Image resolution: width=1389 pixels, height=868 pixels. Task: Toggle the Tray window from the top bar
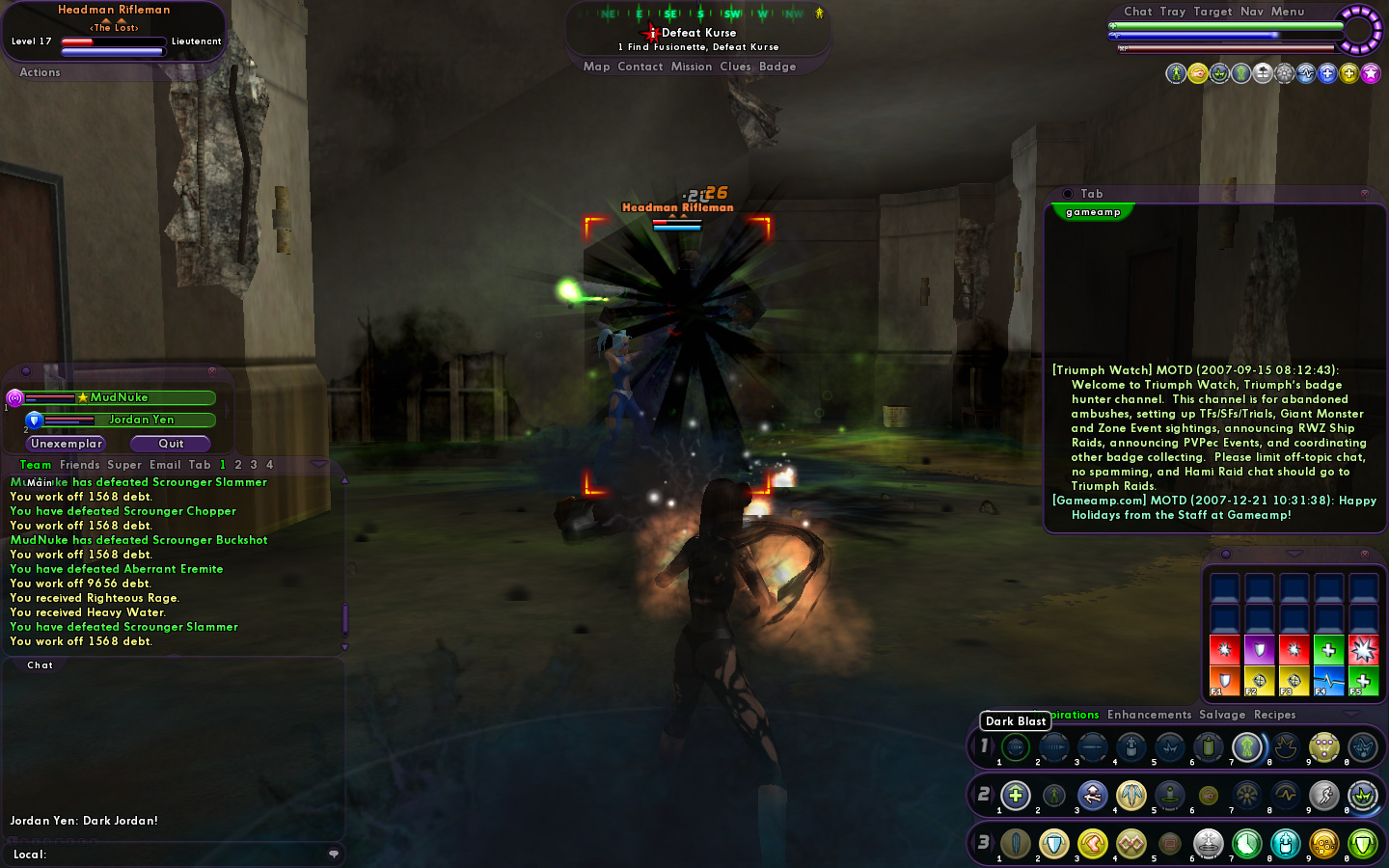click(x=1172, y=12)
